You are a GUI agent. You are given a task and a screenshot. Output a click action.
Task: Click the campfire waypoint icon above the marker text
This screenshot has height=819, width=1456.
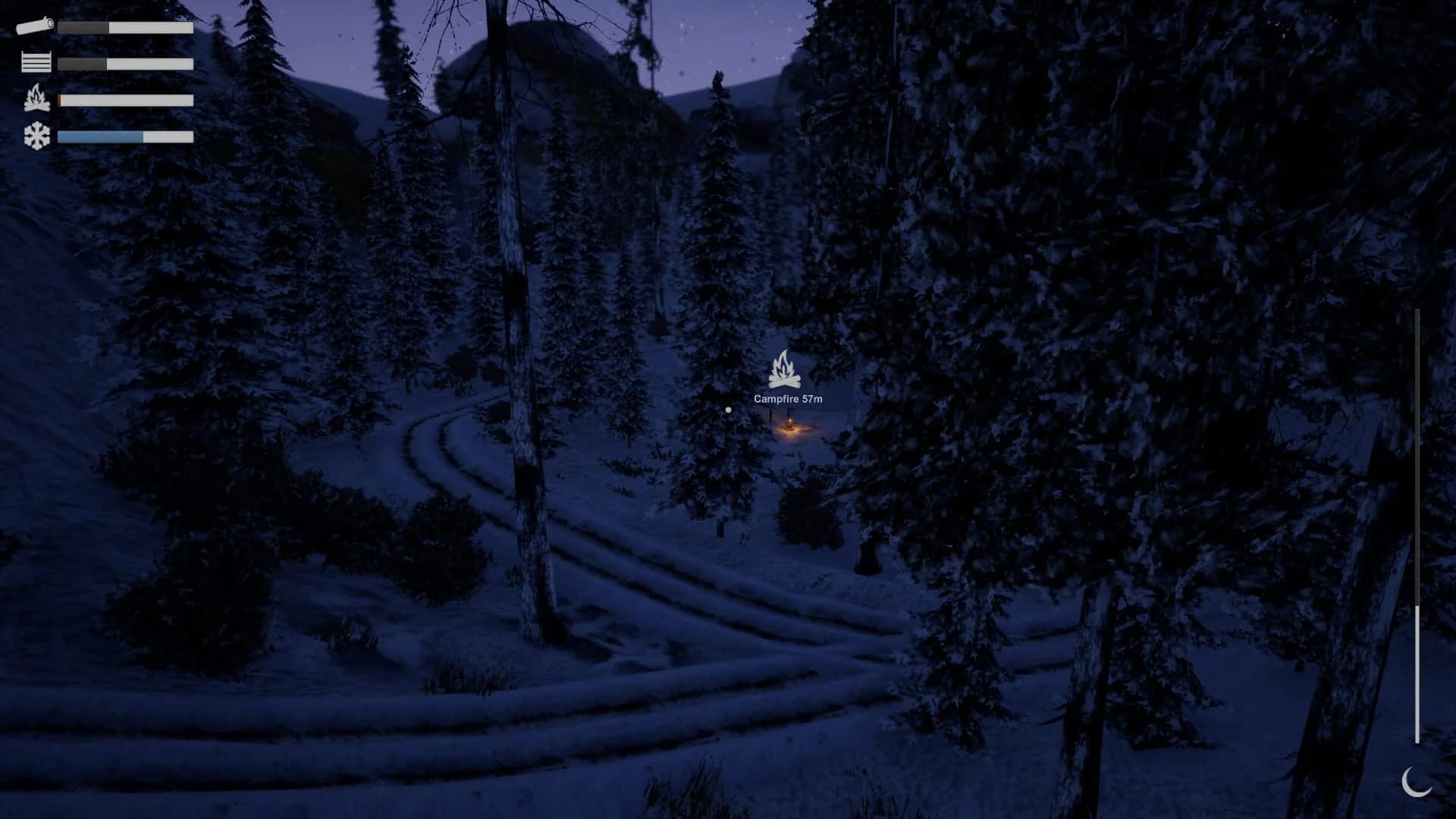[784, 369]
